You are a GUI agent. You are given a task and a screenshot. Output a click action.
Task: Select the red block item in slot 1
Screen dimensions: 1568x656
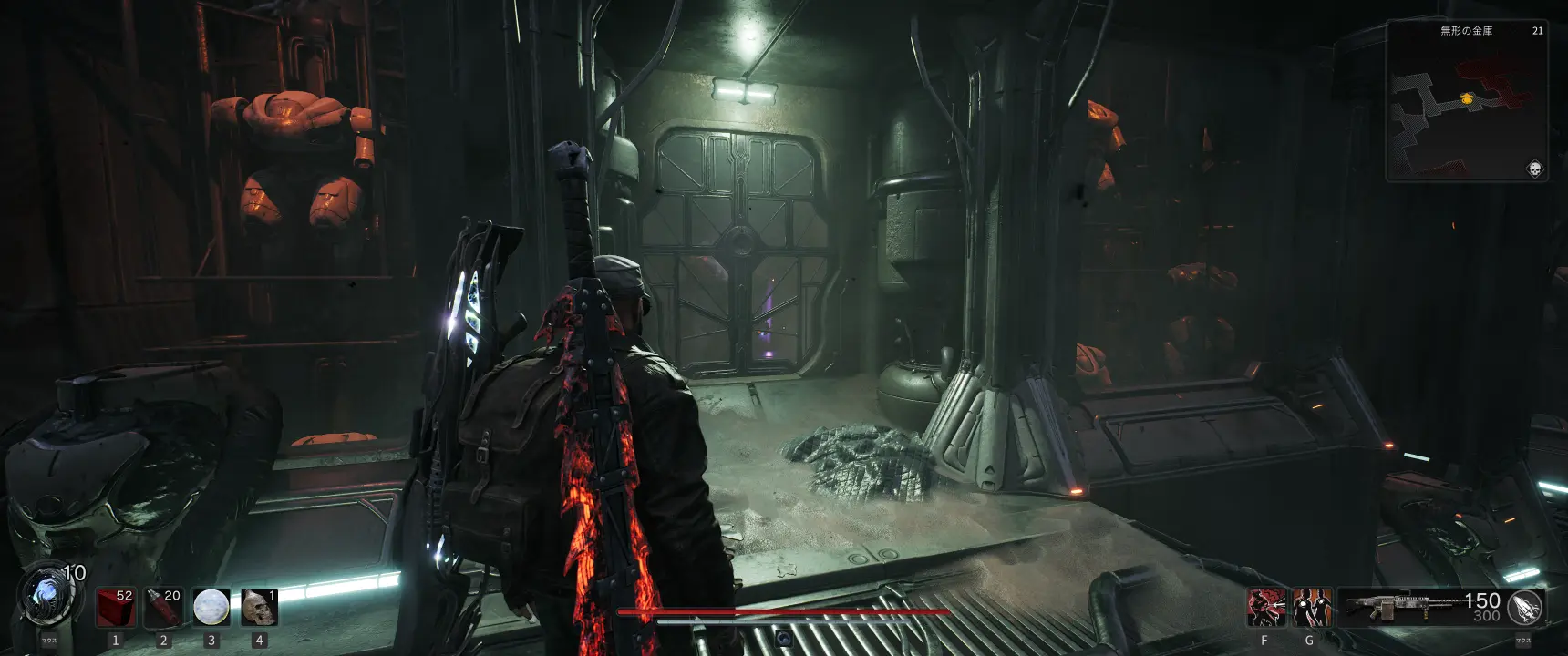pyautogui.click(x=116, y=607)
